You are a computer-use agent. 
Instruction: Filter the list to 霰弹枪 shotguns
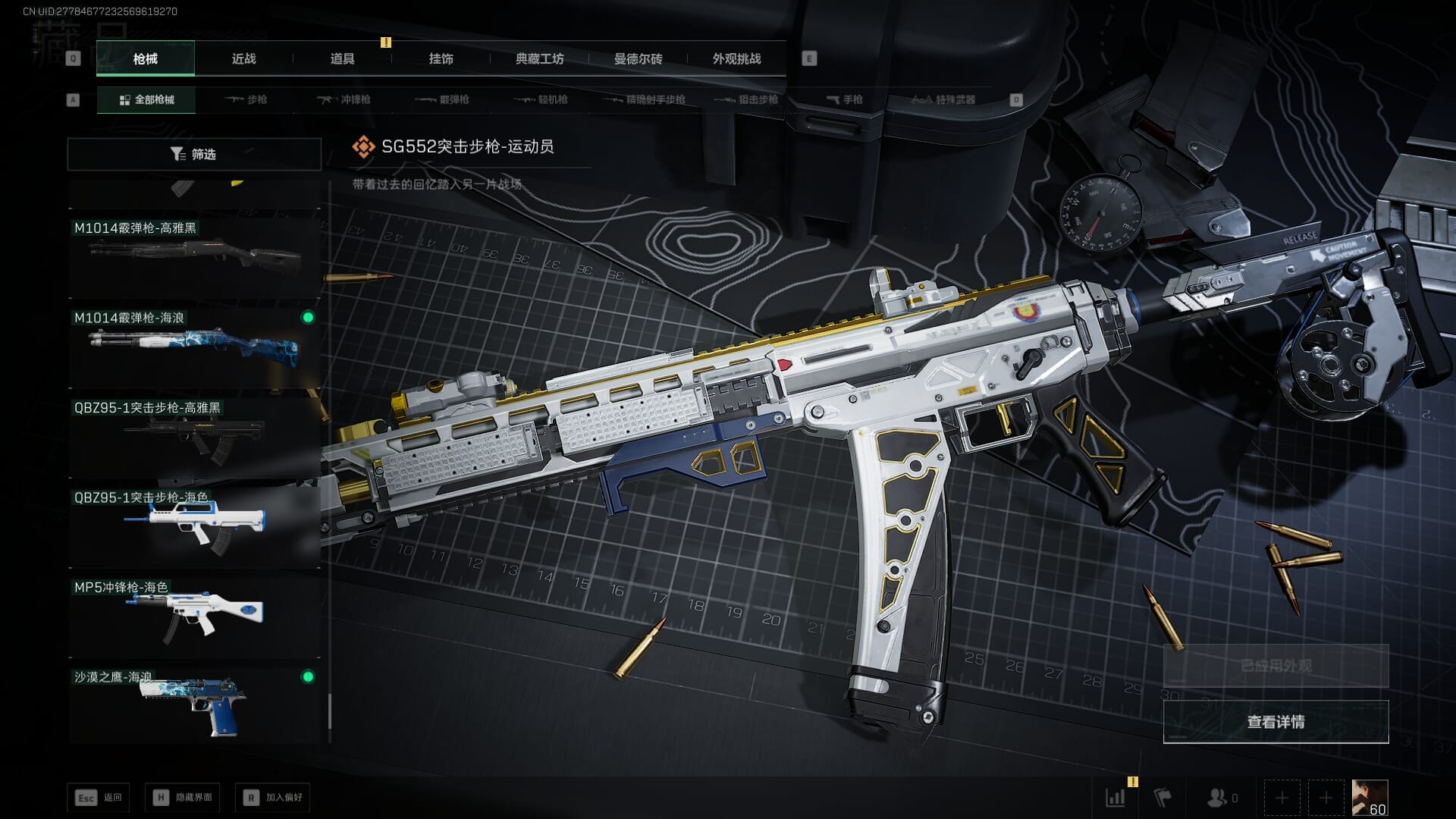pos(443,99)
